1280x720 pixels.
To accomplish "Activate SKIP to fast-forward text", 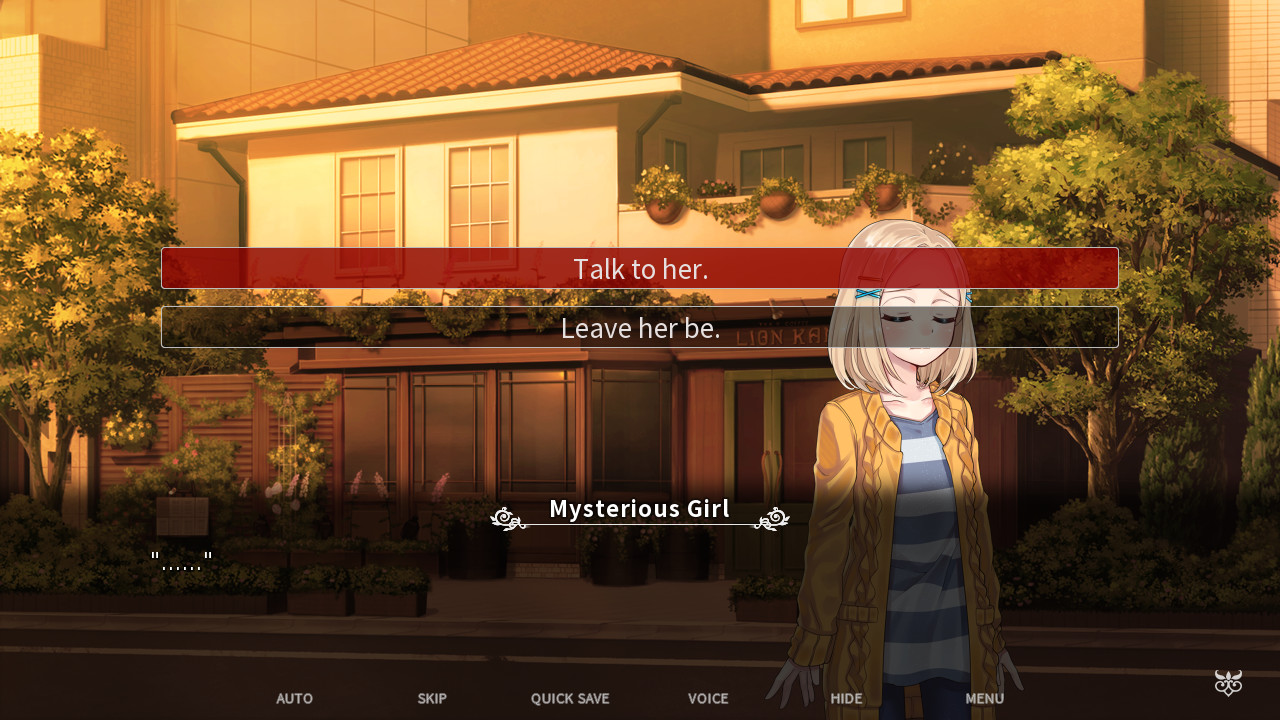I will (x=432, y=698).
